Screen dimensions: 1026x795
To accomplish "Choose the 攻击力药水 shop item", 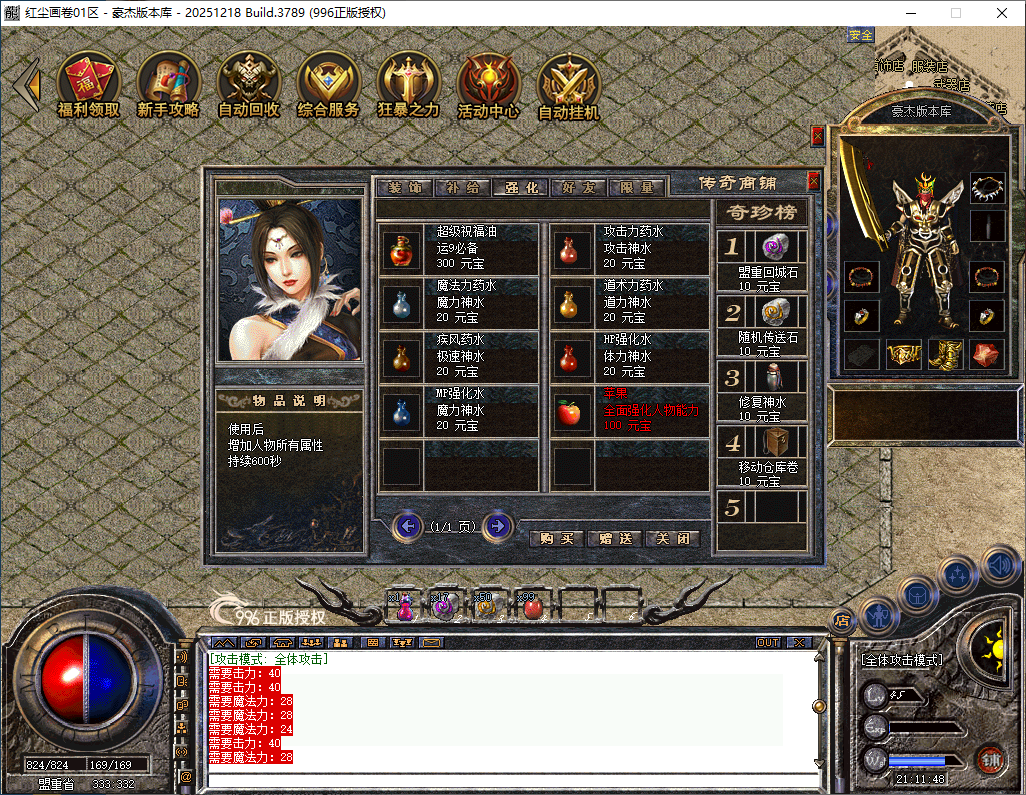I will [626, 248].
